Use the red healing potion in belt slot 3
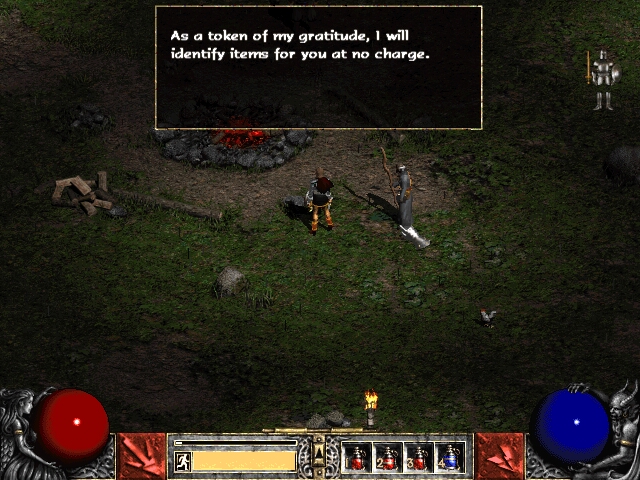 (419, 458)
